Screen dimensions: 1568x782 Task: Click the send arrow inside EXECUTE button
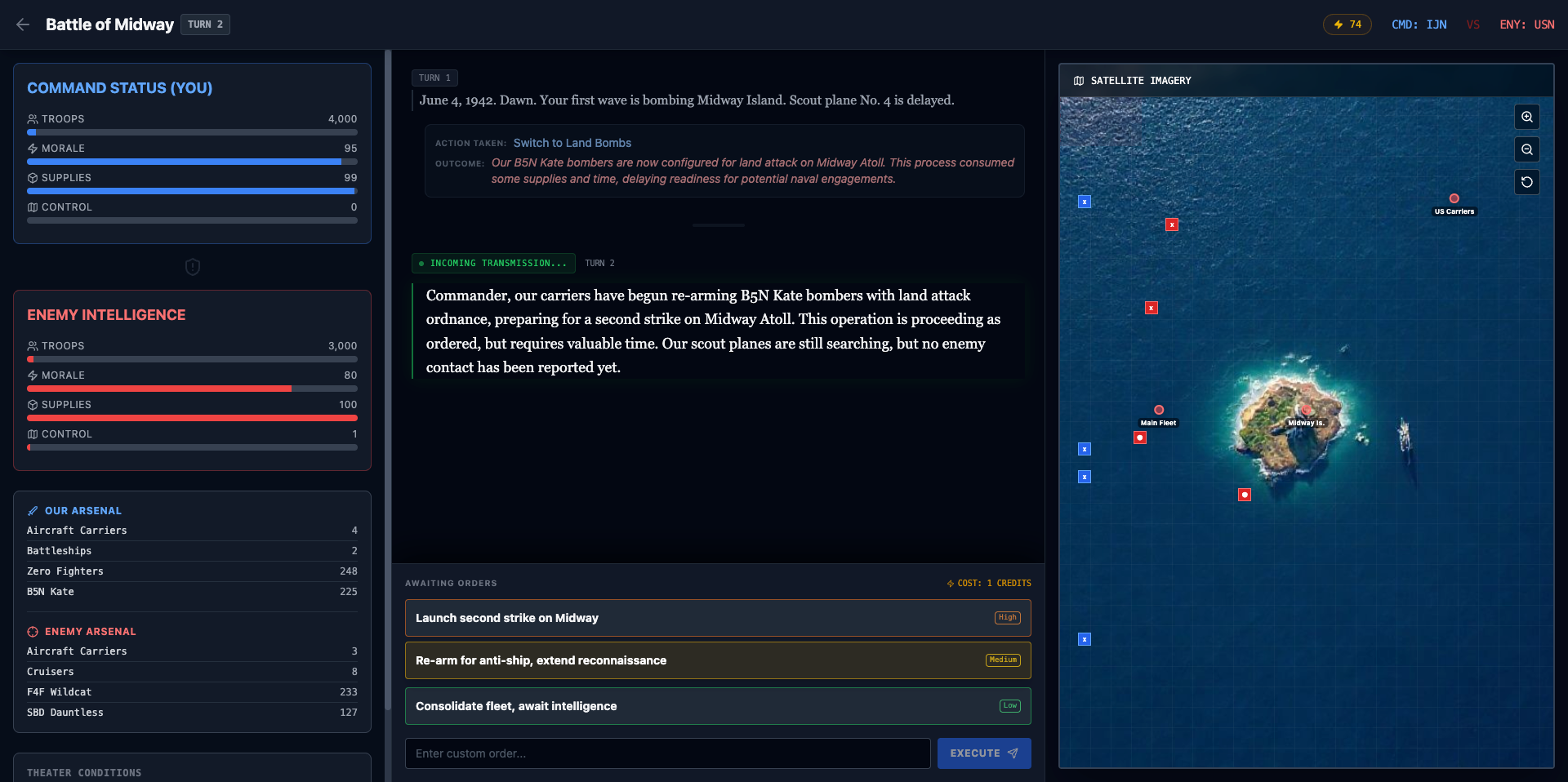tap(1013, 753)
